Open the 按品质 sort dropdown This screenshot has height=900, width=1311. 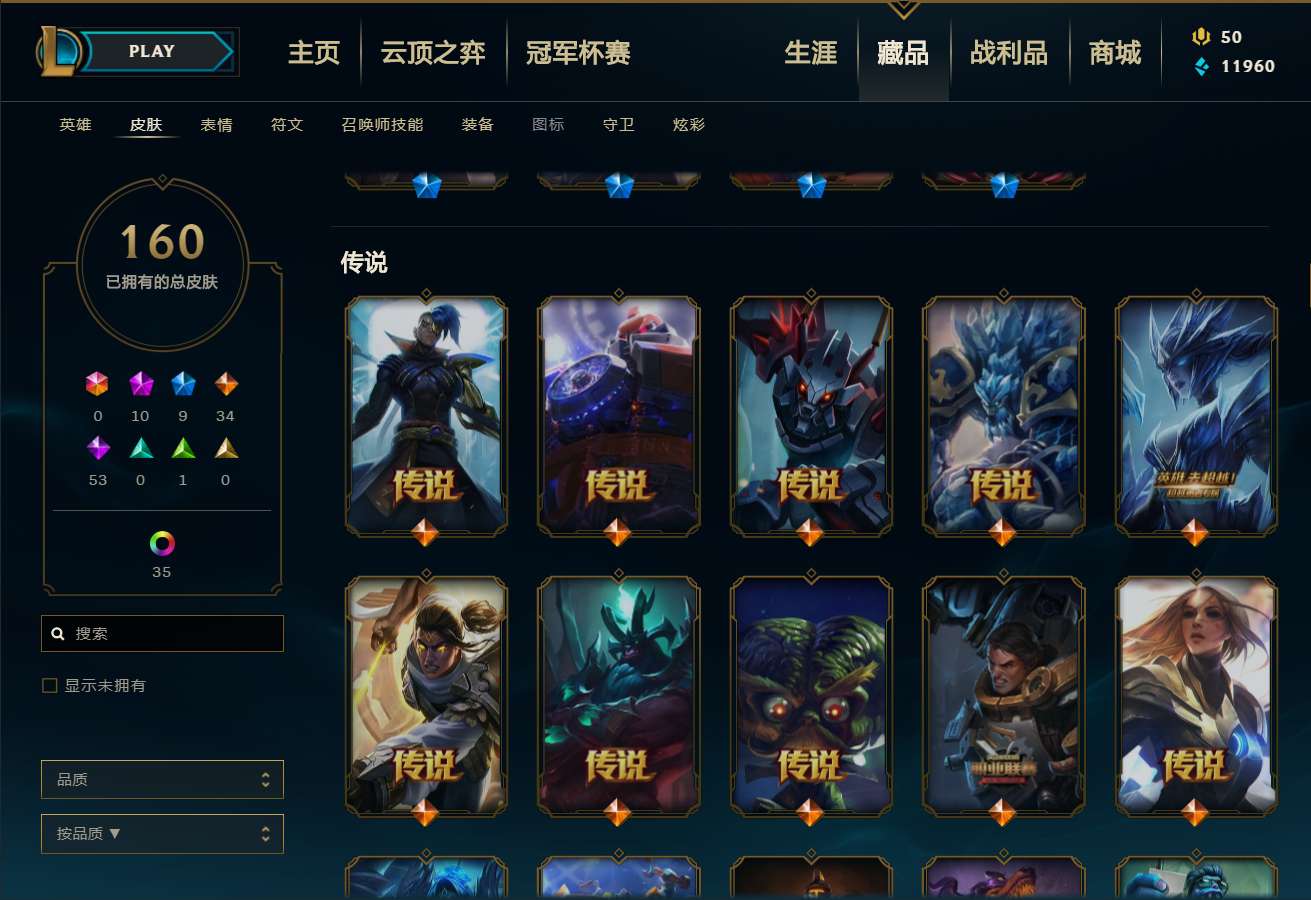coord(162,833)
